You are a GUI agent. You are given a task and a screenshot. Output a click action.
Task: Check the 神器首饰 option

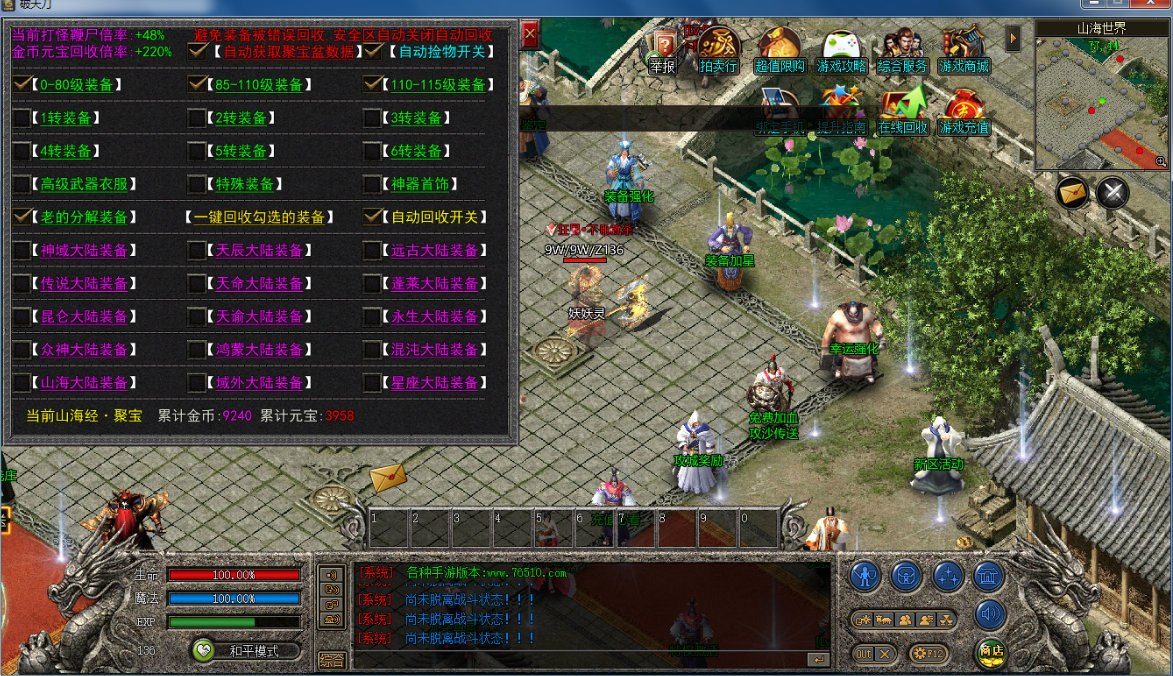click(372, 184)
